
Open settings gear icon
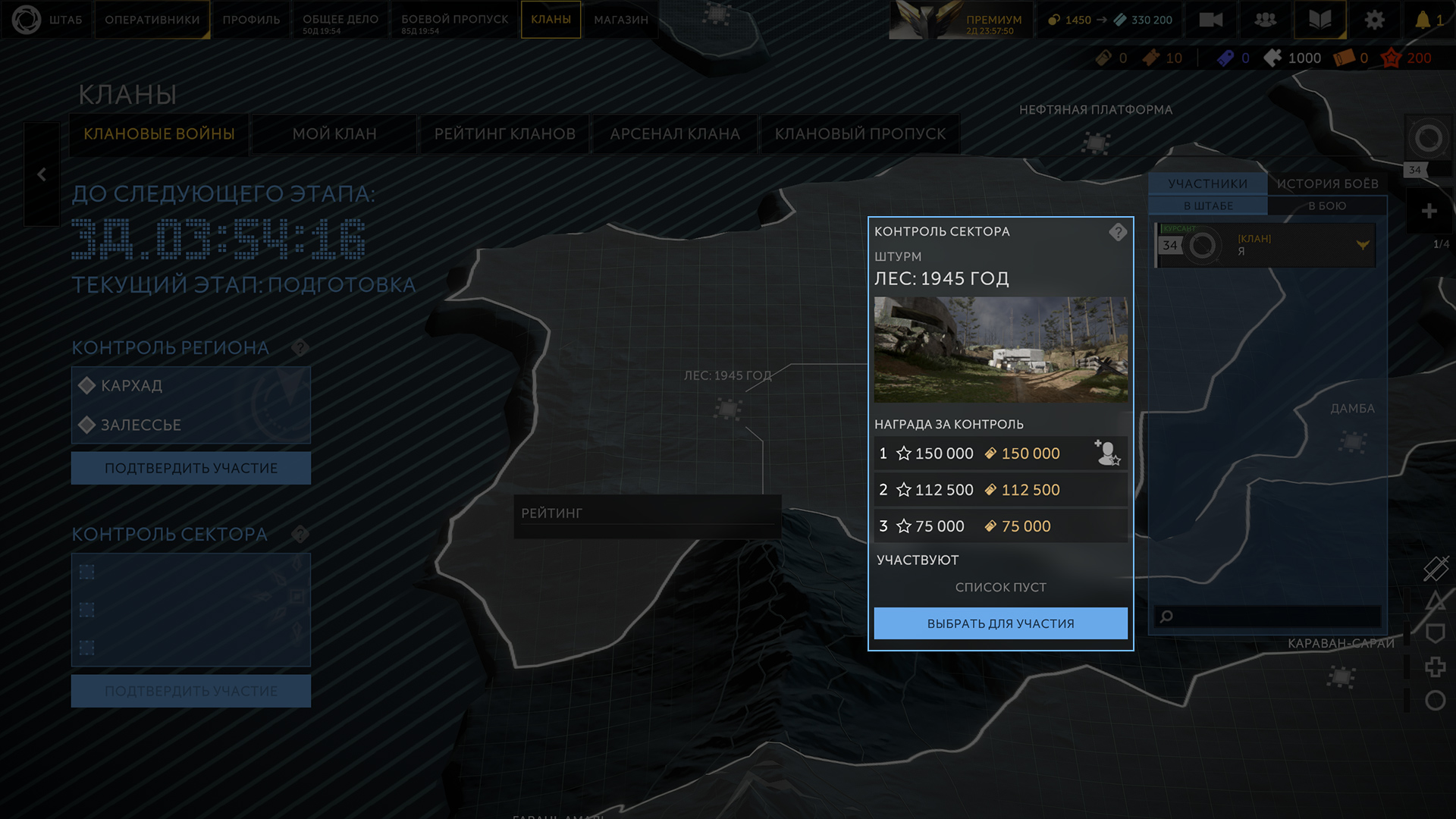point(1374,20)
